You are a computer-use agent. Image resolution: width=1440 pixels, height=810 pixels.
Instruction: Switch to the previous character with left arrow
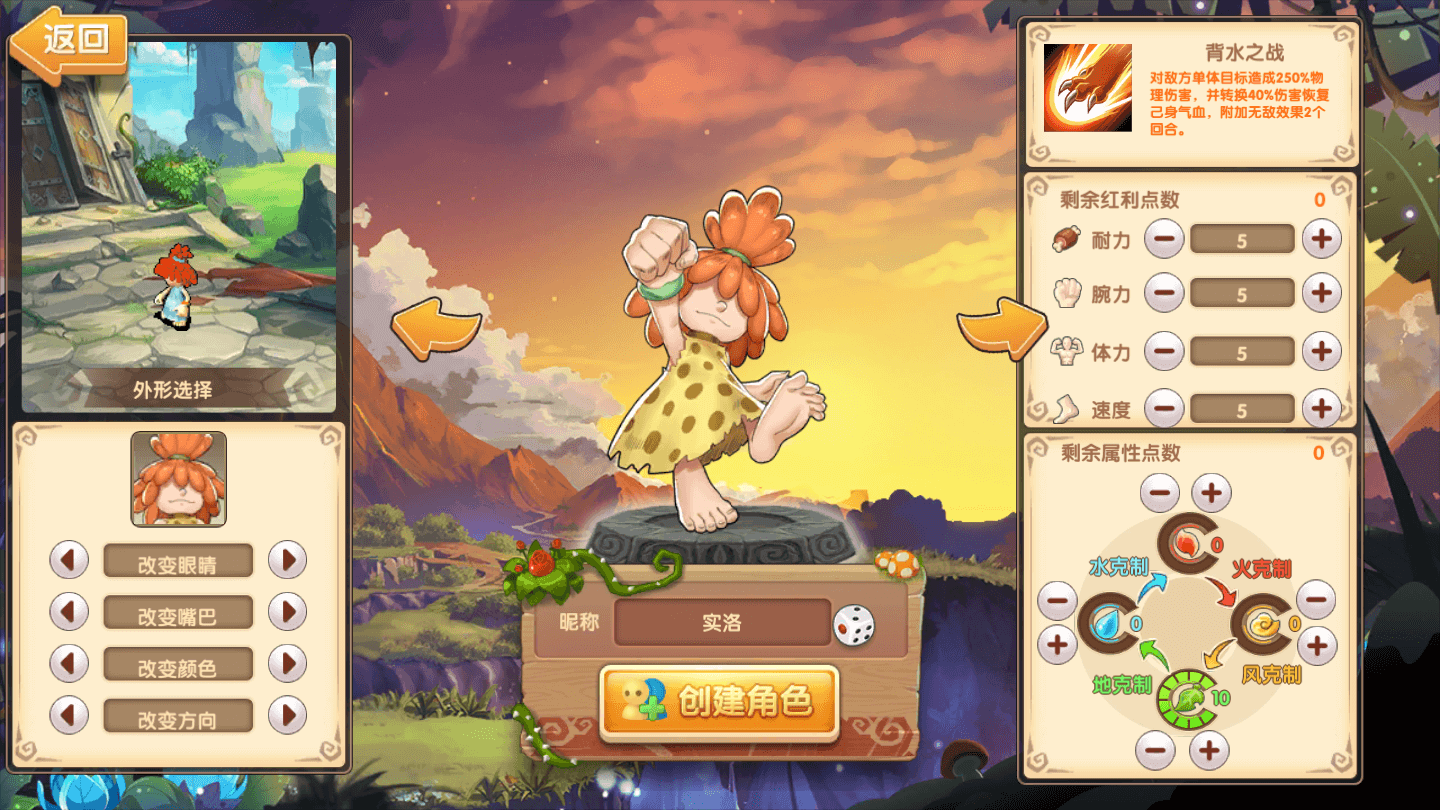[x=436, y=327]
